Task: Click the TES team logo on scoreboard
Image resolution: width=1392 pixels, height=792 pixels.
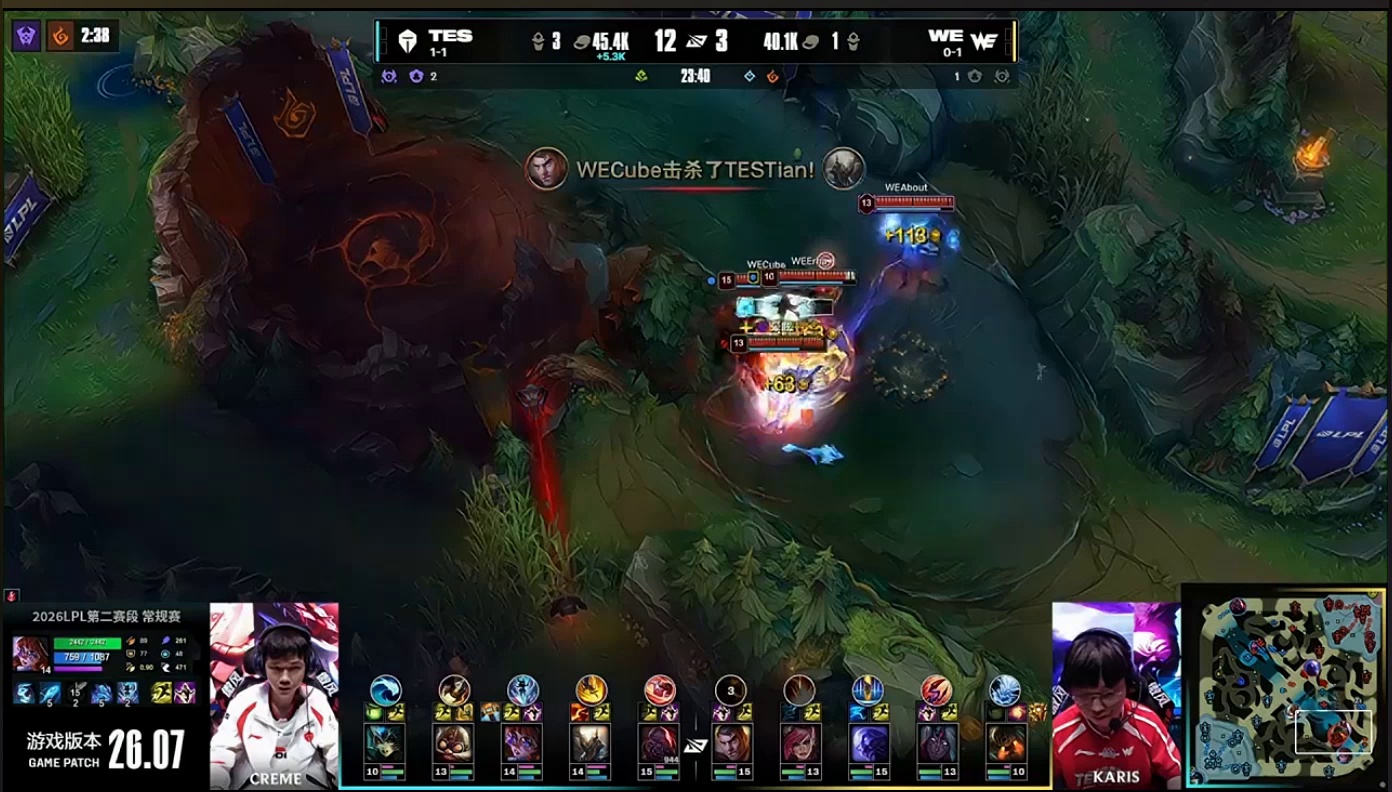Action: pos(407,41)
